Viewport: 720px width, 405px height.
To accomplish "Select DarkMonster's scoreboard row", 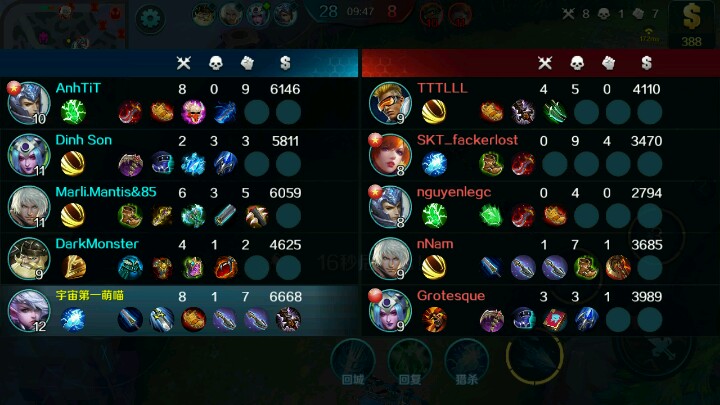I will (180, 258).
